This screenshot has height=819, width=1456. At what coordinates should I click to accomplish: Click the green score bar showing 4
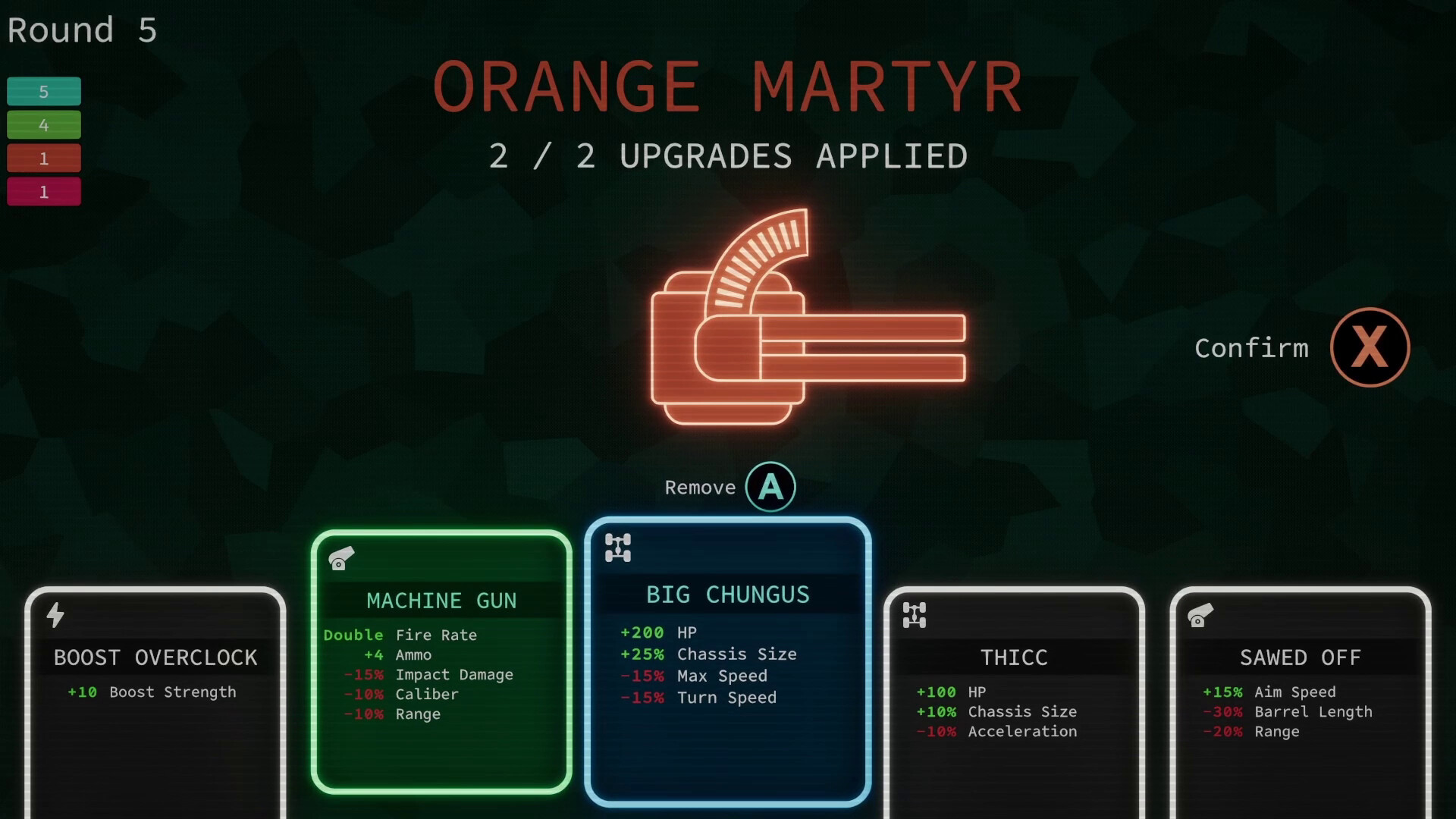[x=43, y=124]
